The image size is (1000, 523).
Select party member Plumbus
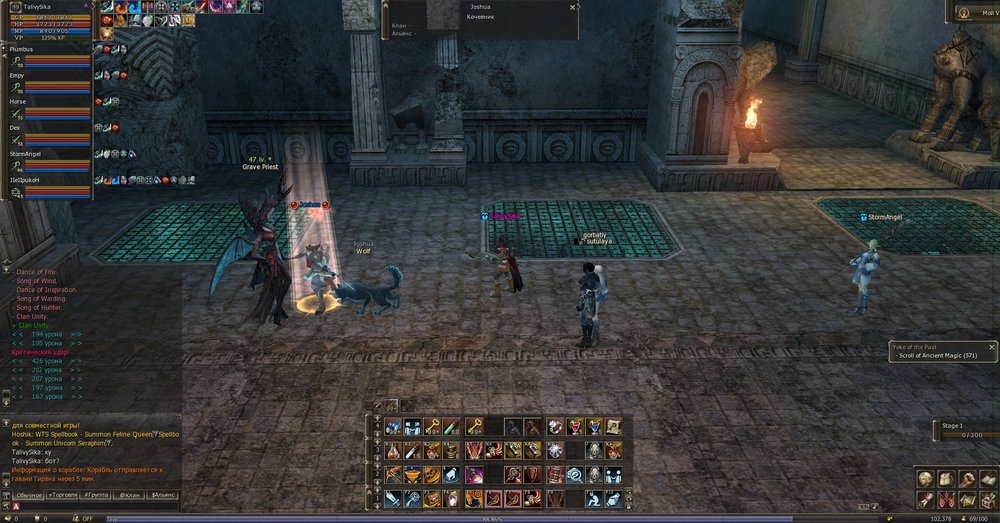[22, 47]
